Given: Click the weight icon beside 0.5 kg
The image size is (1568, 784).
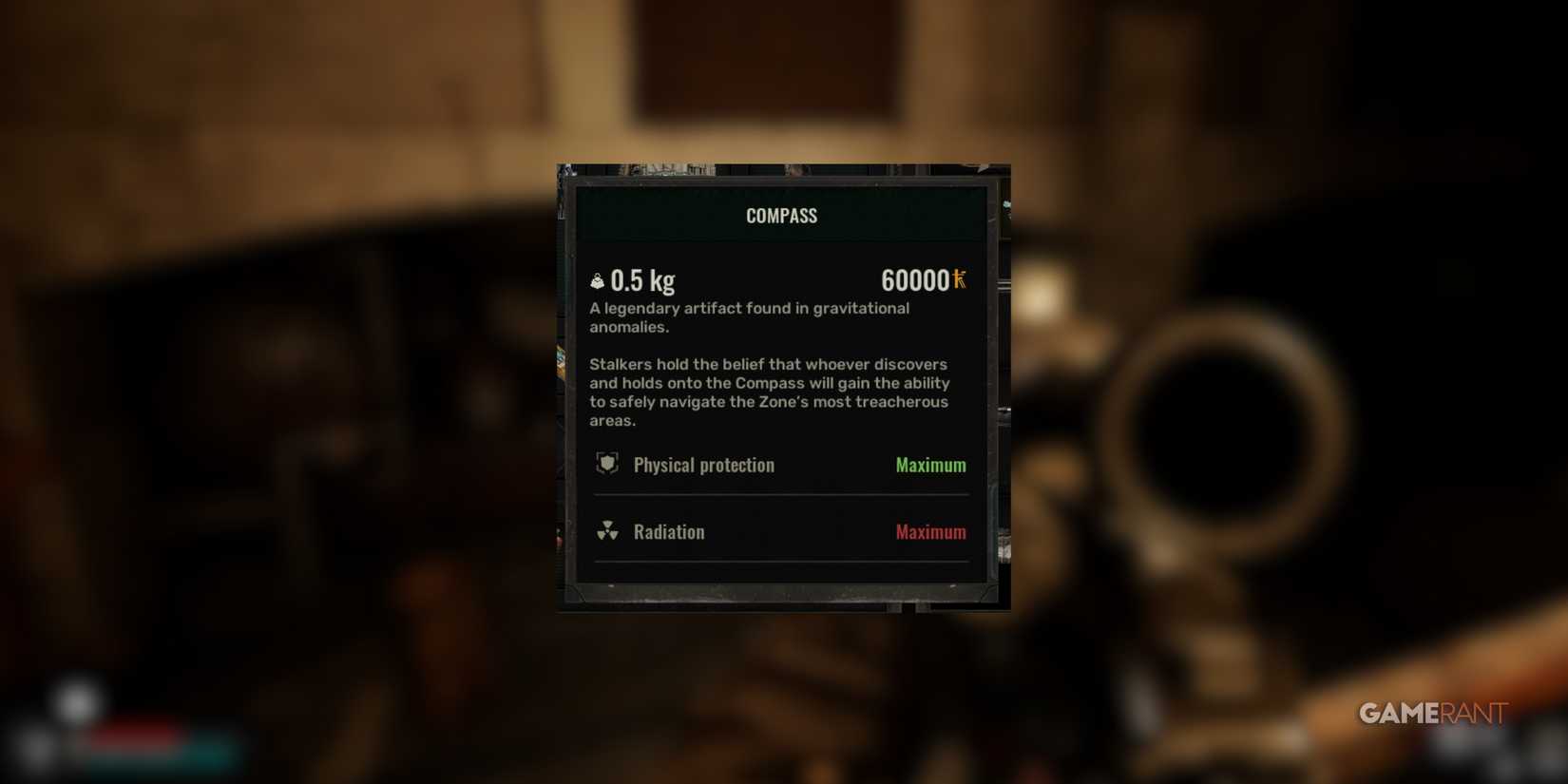Looking at the screenshot, I should point(596,279).
